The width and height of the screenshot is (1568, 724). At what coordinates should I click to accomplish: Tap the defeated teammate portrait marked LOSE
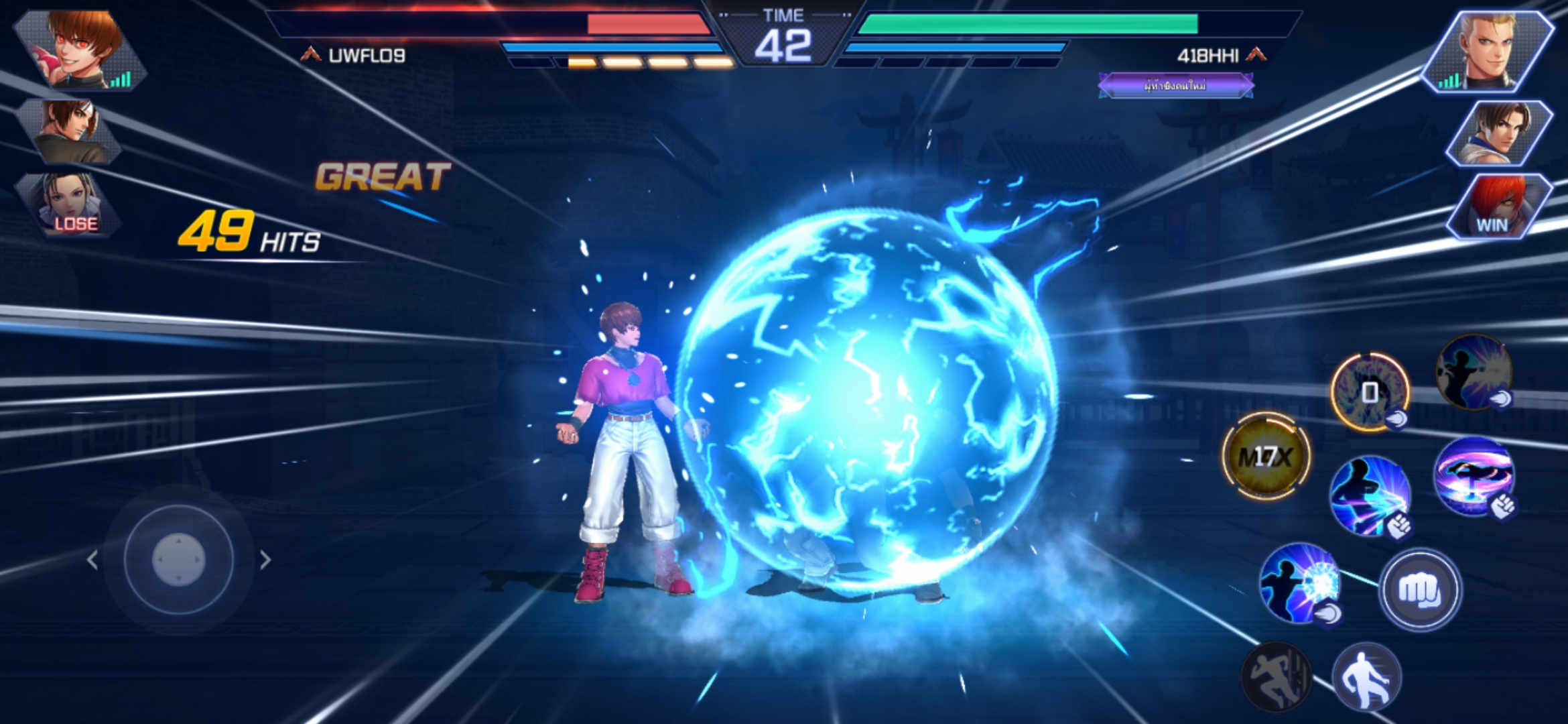coord(70,204)
